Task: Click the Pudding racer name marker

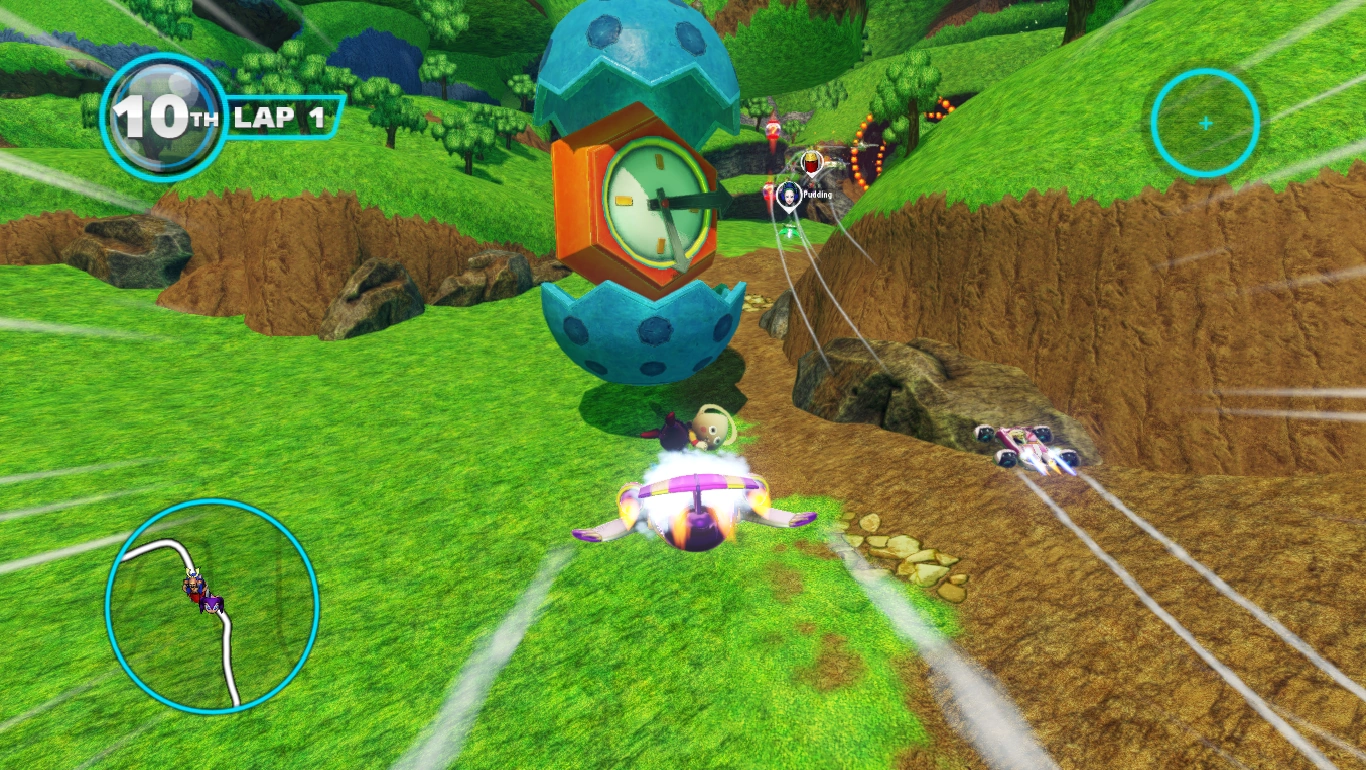Action: pos(789,196)
